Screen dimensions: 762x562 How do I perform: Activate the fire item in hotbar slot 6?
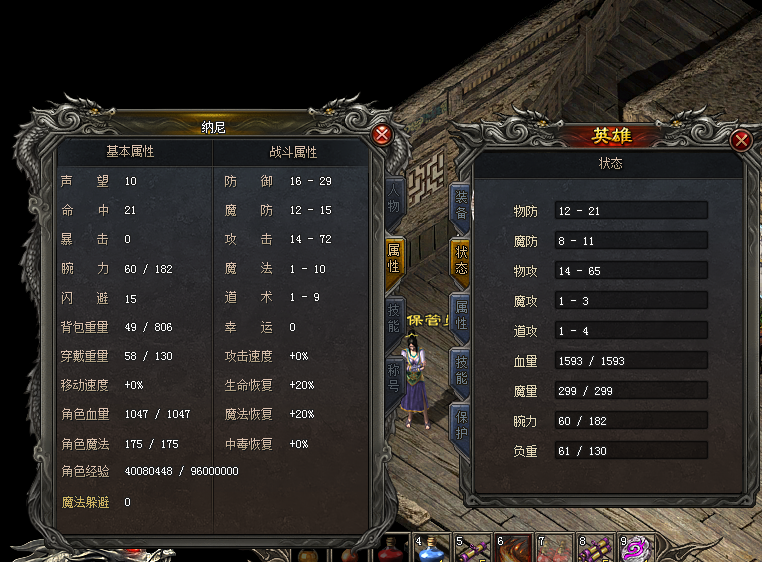click(513, 549)
